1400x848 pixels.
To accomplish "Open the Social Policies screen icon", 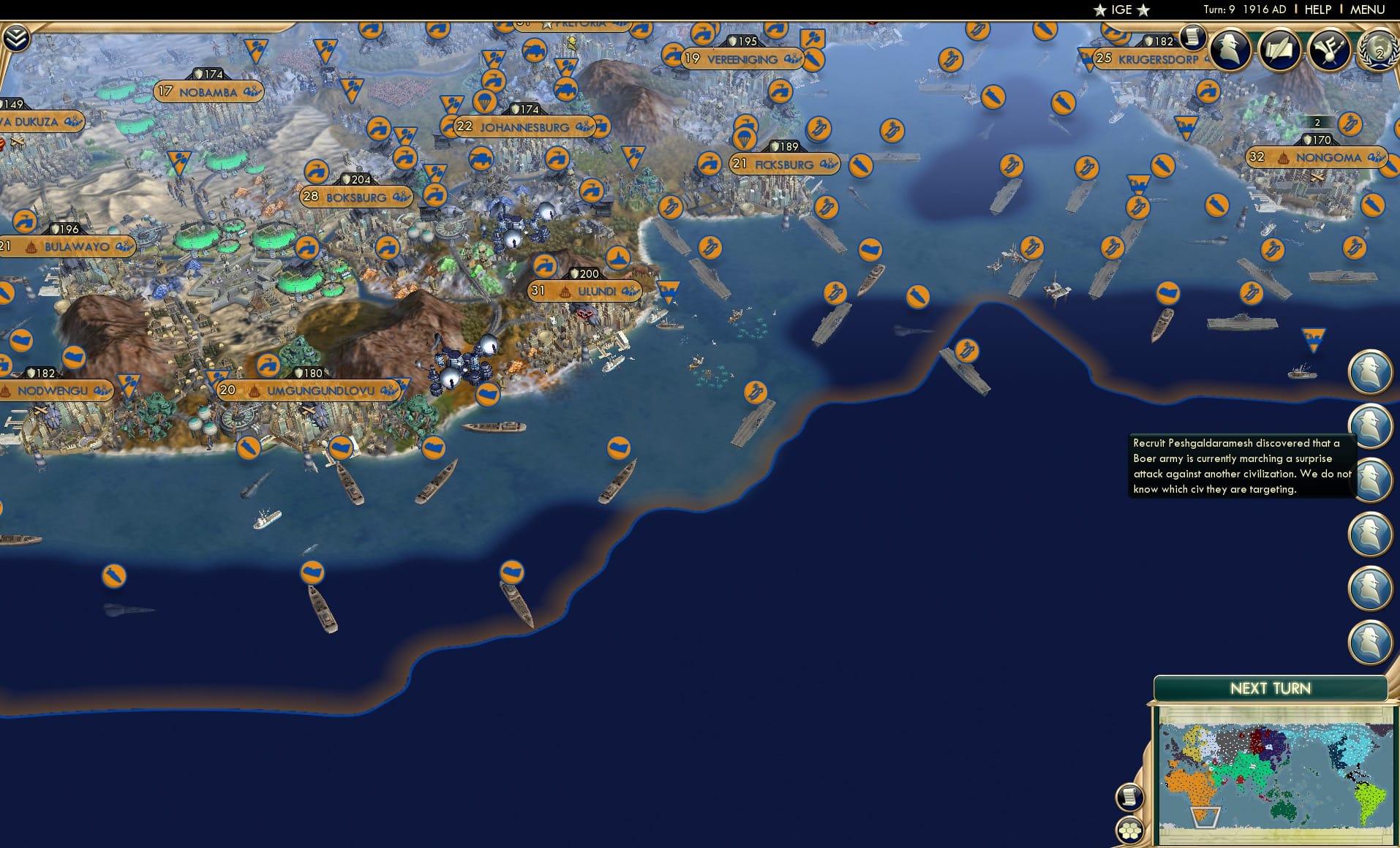I will 1331,48.
